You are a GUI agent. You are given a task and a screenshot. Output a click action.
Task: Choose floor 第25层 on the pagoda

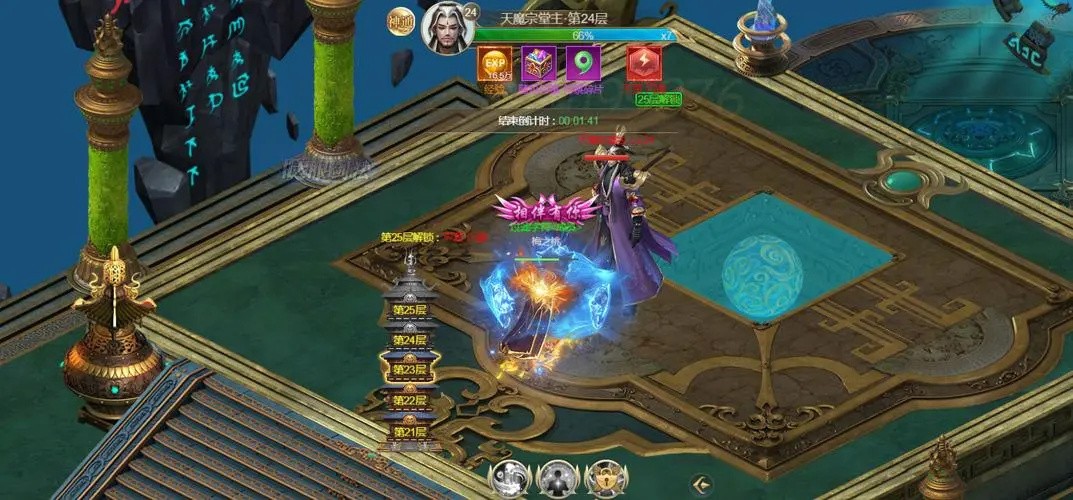(x=409, y=310)
